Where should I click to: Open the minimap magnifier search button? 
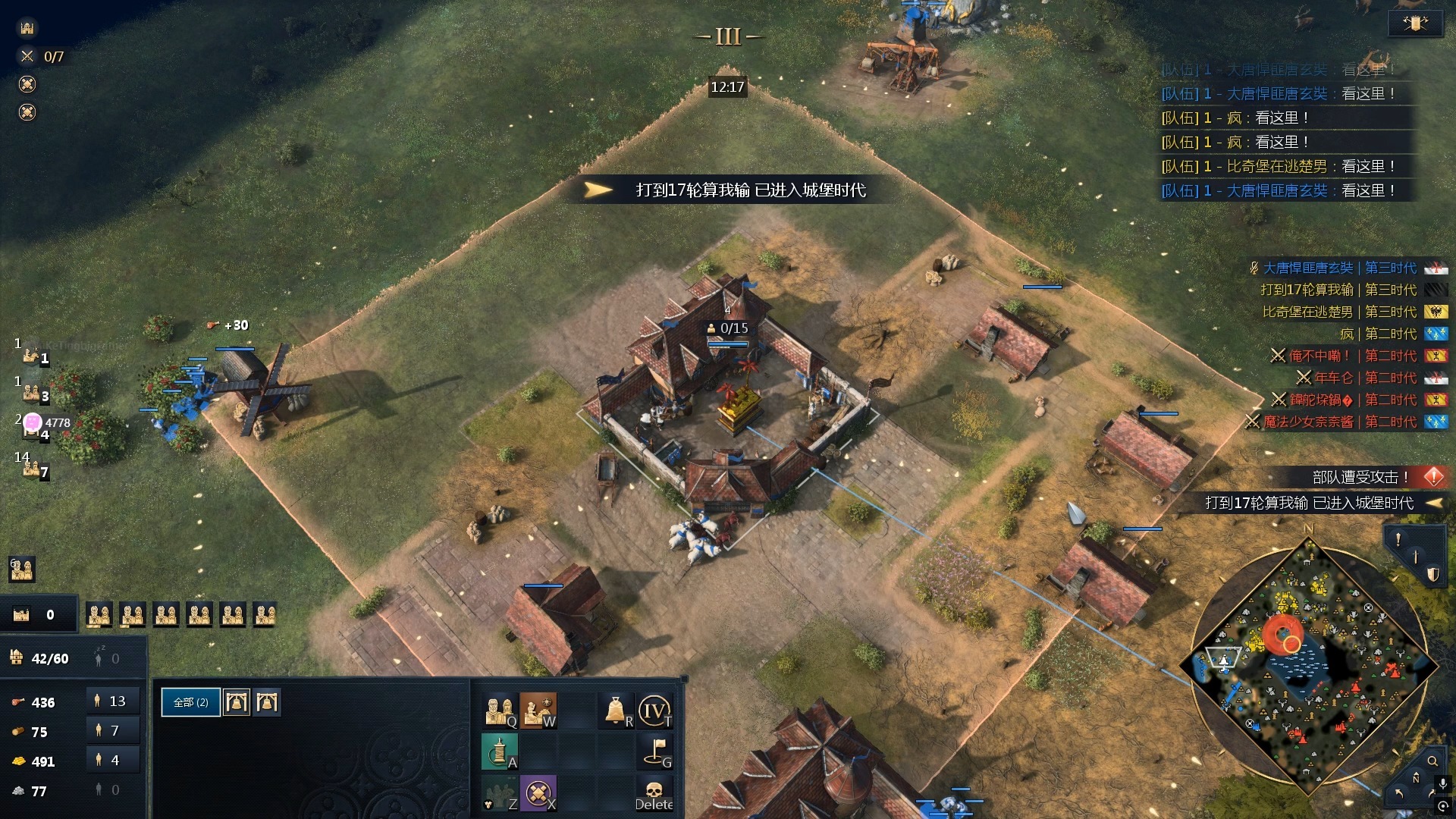(1432, 761)
